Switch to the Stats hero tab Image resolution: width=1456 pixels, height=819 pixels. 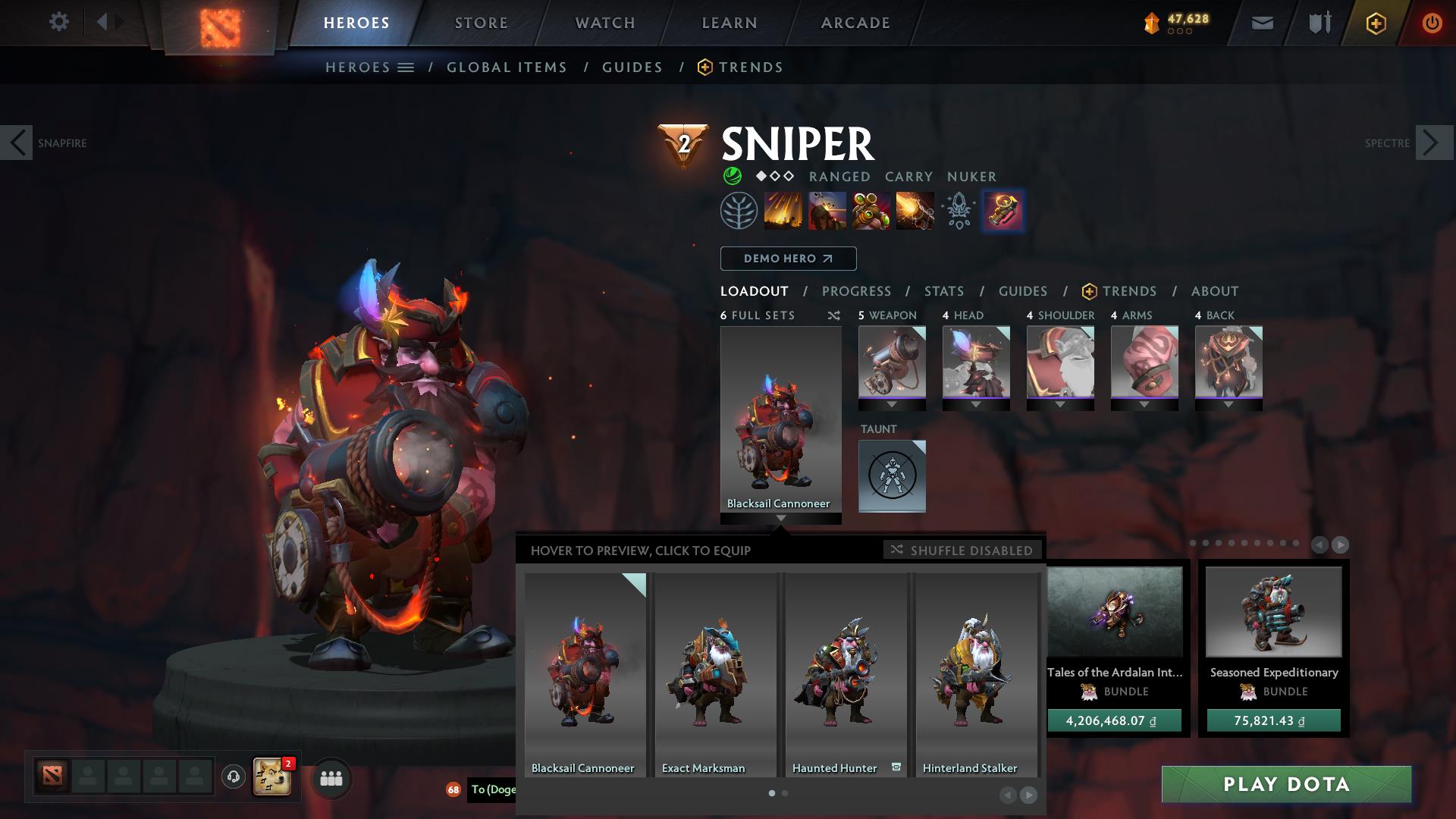coord(943,291)
